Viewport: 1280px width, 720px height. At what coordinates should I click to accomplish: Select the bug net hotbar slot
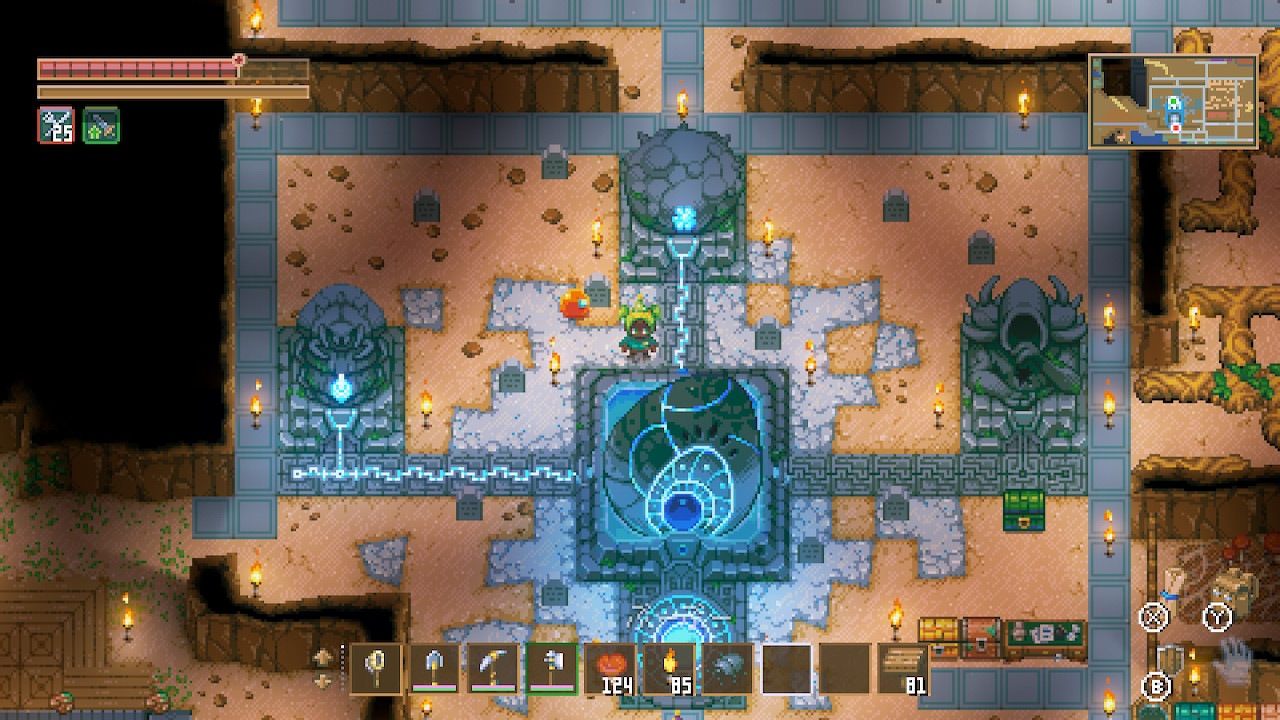pyautogui.click(x=376, y=668)
